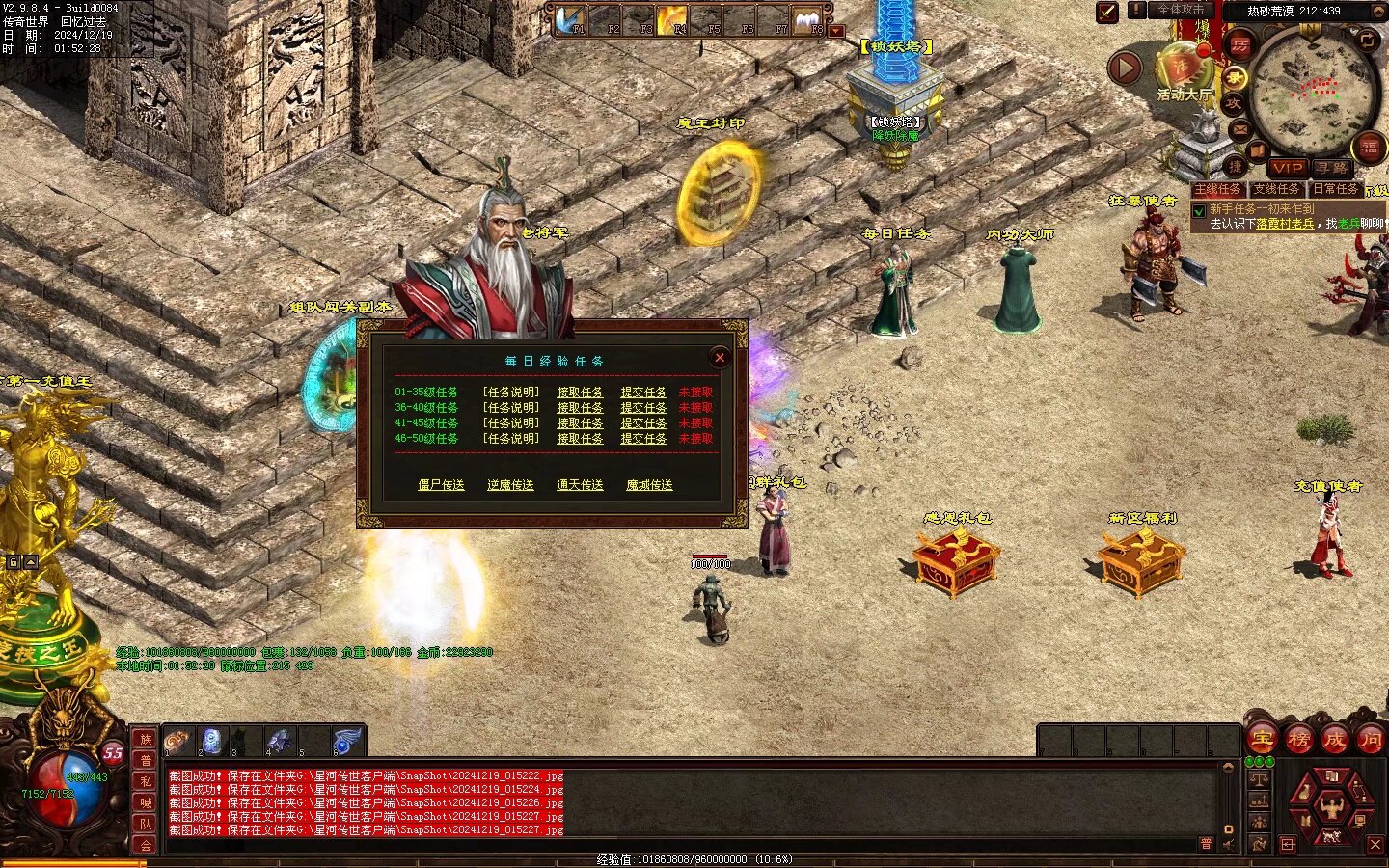Accept the level 46-50 quest
The image size is (1389, 868).
pos(580,439)
